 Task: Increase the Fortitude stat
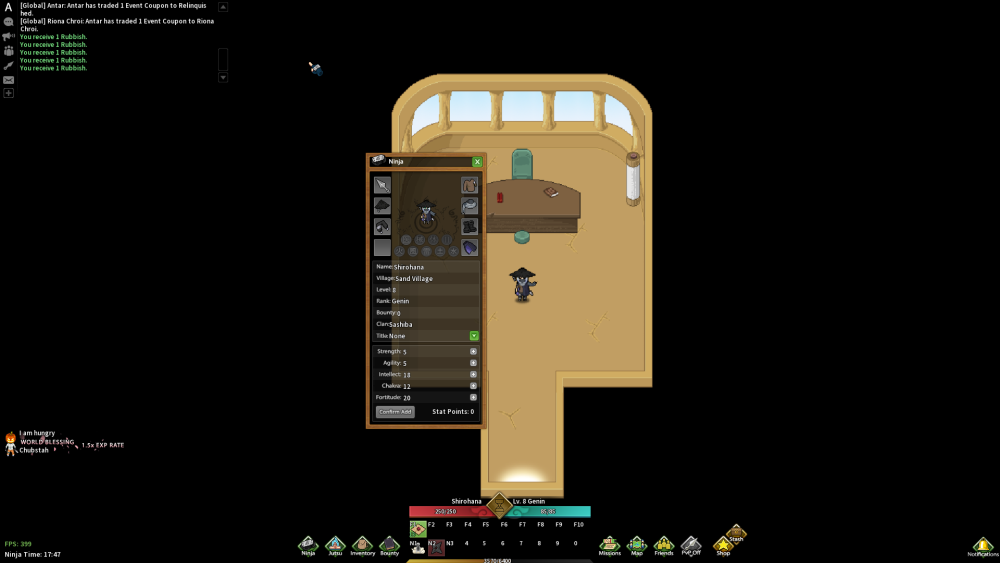coord(473,397)
